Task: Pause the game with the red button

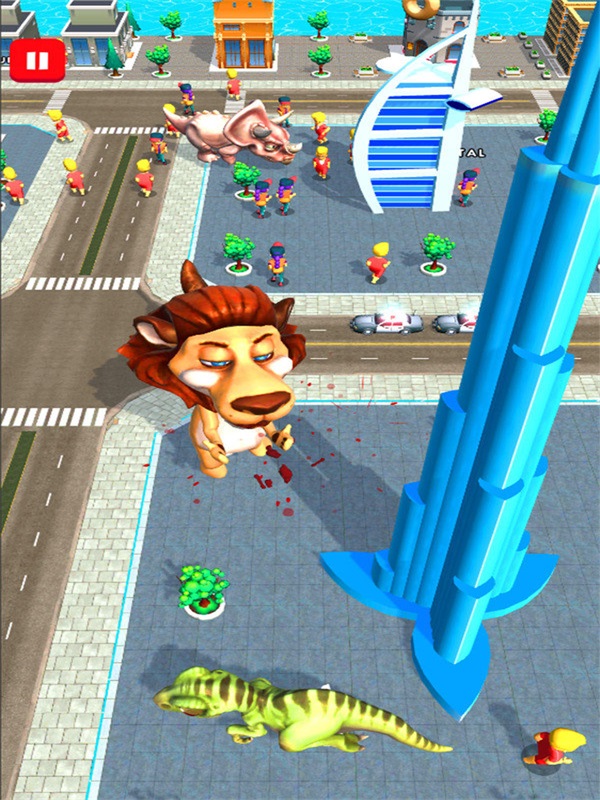Action: 37,61
